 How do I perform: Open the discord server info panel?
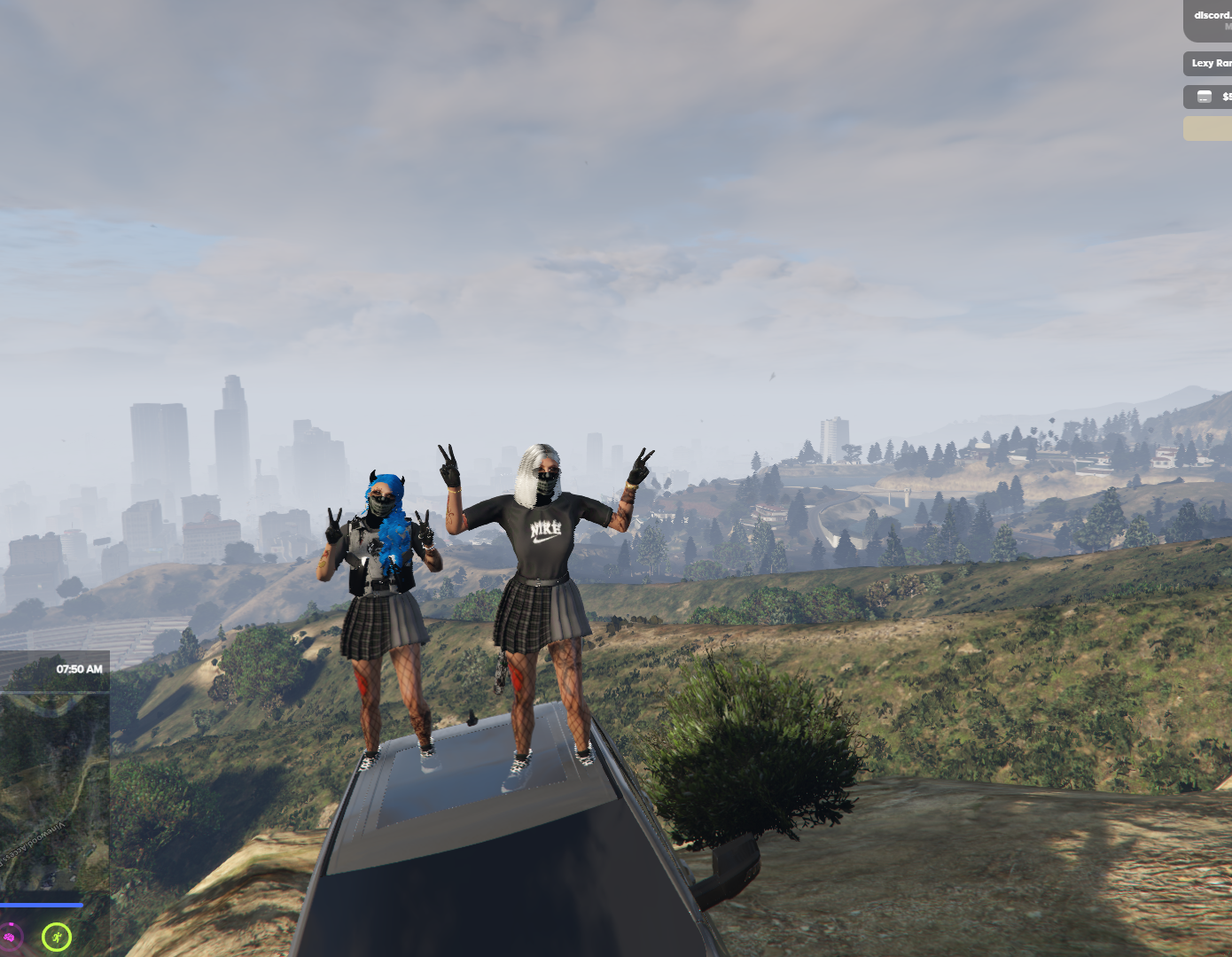pos(1210,19)
